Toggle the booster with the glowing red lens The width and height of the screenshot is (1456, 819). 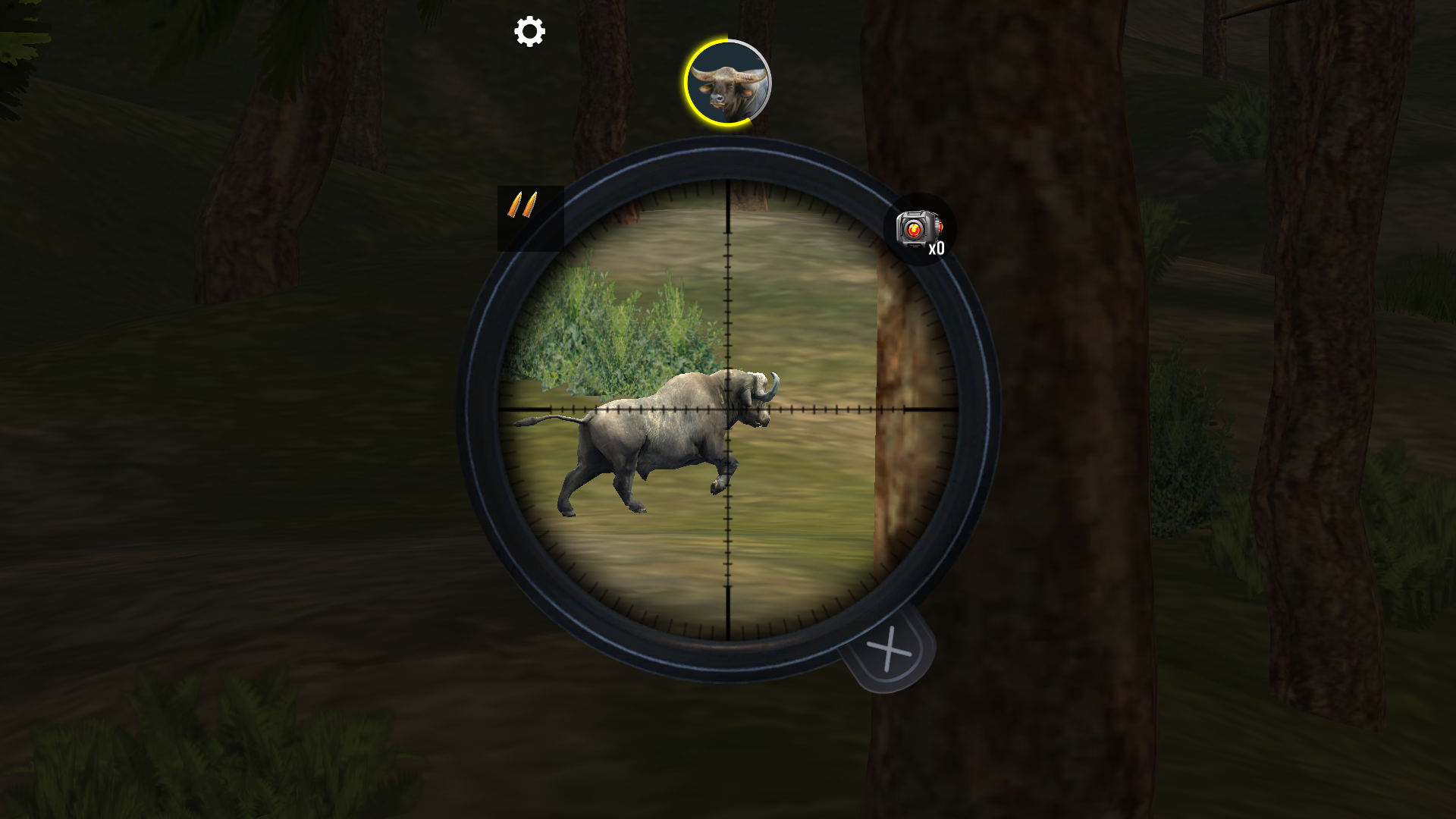(x=919, y=227)
